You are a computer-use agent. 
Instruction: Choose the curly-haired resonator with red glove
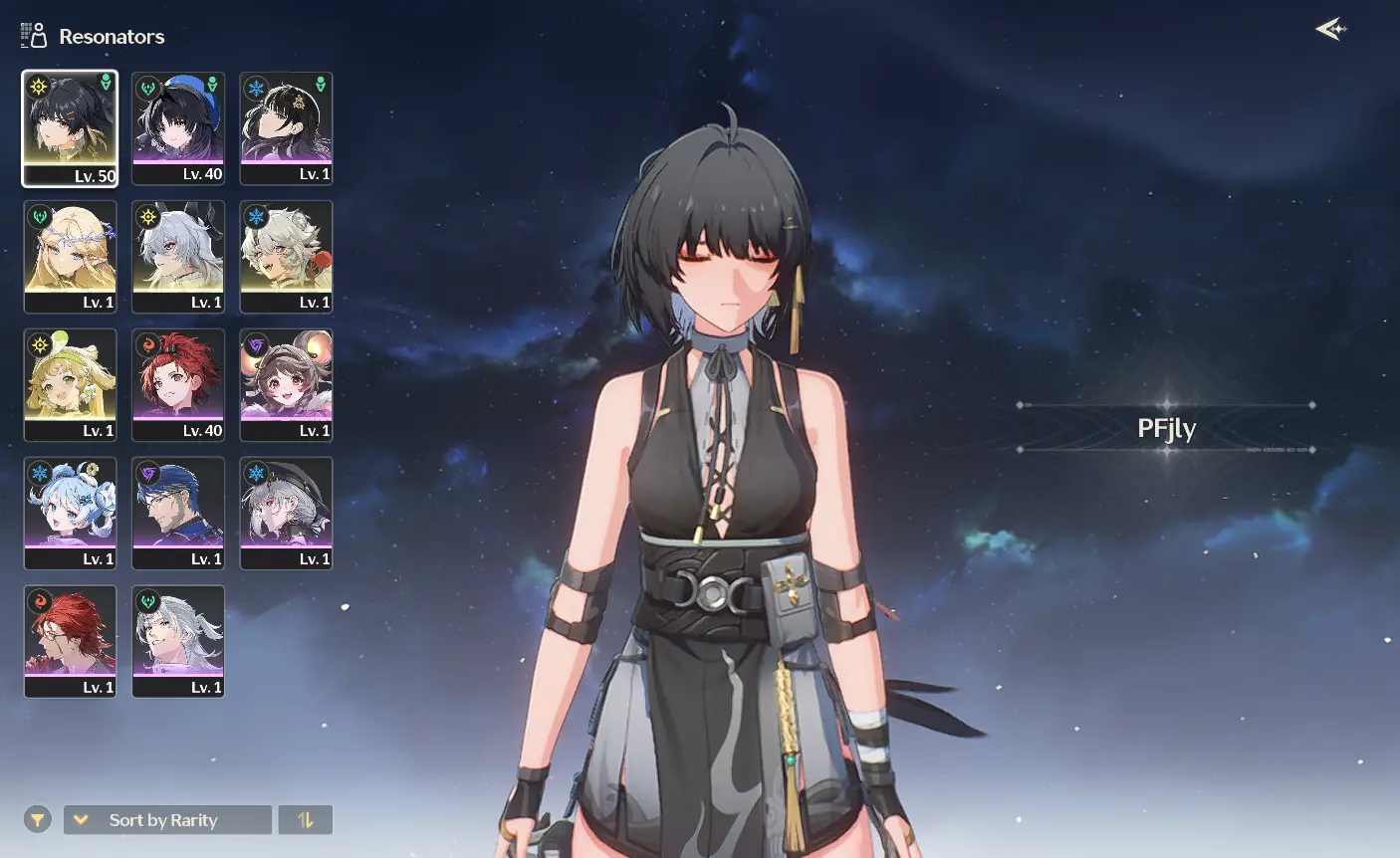[x=287, y=257]
